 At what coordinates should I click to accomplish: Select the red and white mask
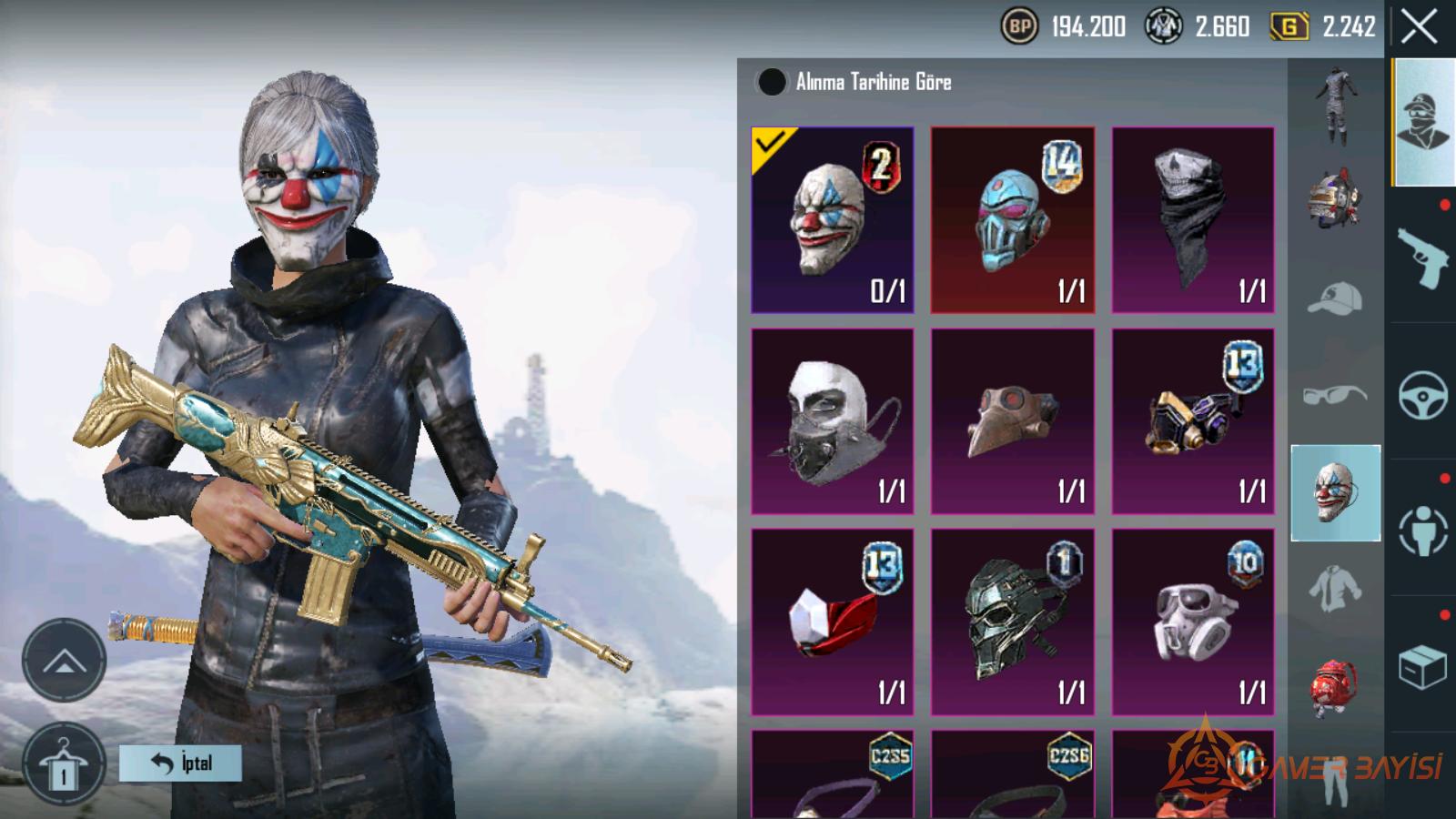pyautogui.click(x=832, y=622)
